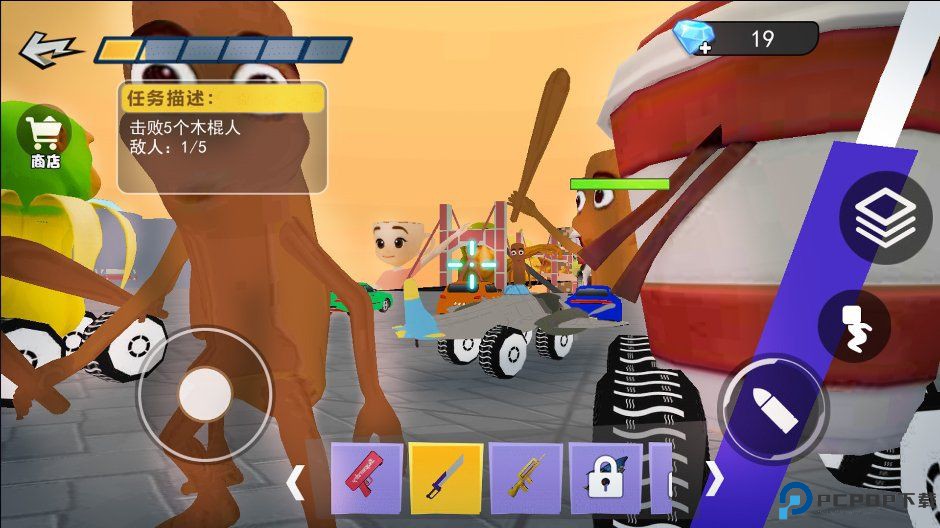Activate the jump spring button
The height and width of the screenshot is (528, 940).
click(x=855, y=329)
